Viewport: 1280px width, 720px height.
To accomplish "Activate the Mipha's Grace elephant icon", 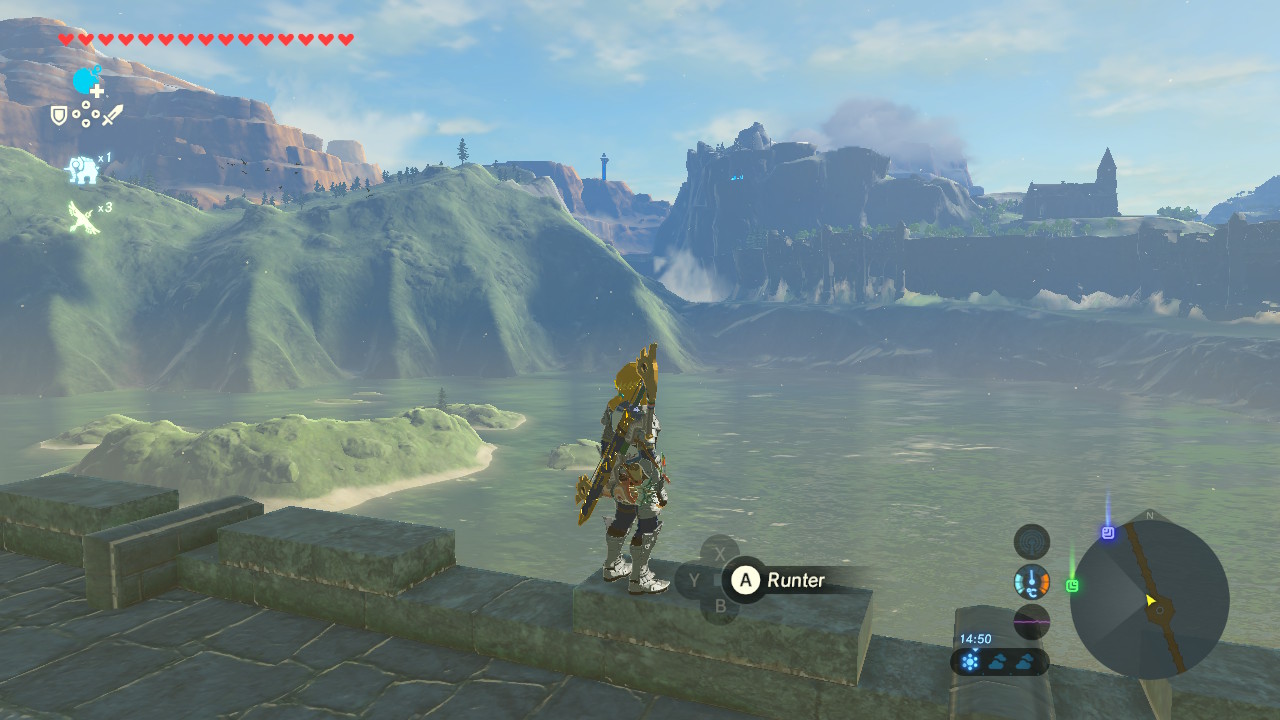I will (x=82, y=170).
